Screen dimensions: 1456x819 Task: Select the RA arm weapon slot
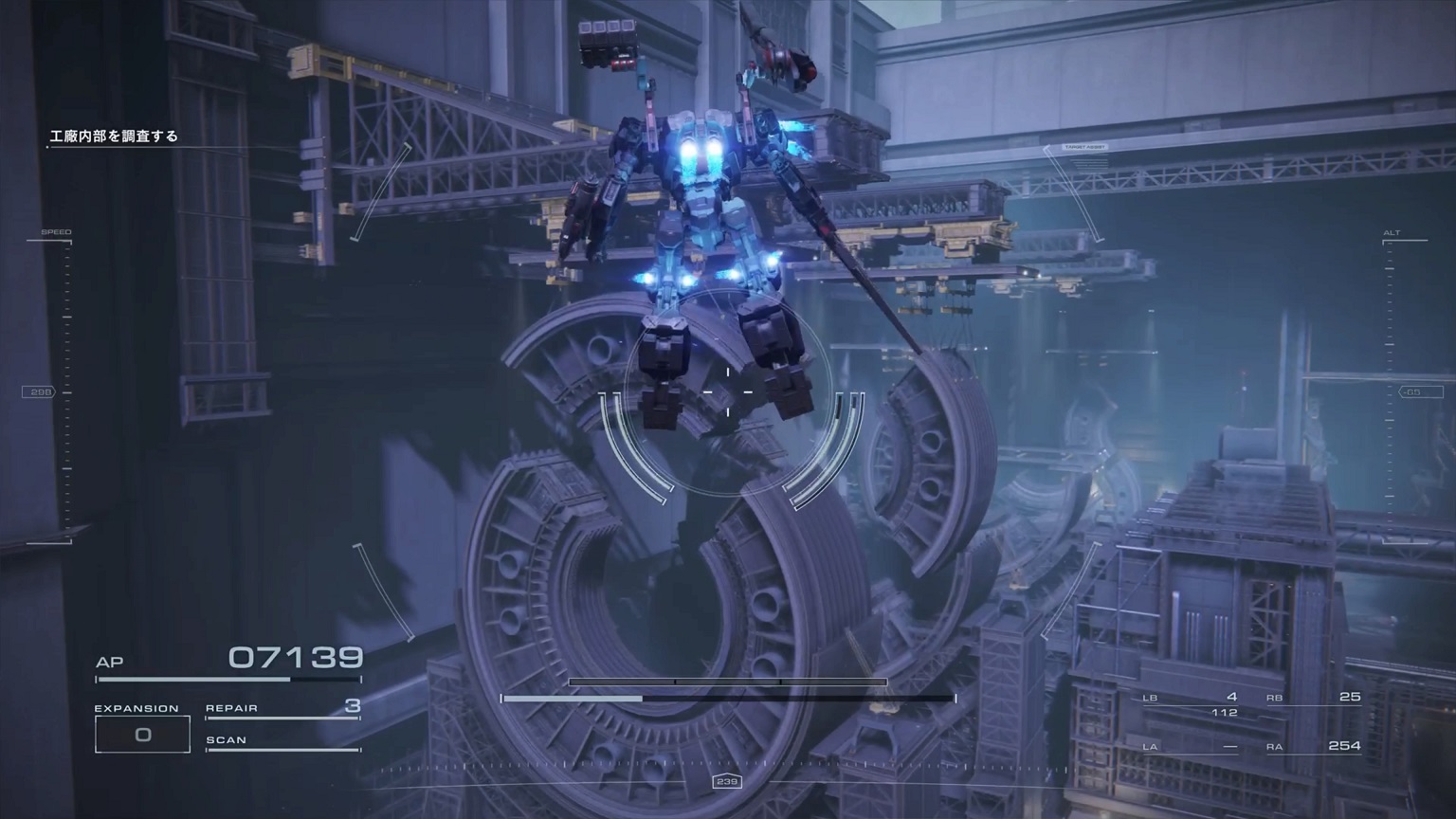click(x=1314, y=747)
